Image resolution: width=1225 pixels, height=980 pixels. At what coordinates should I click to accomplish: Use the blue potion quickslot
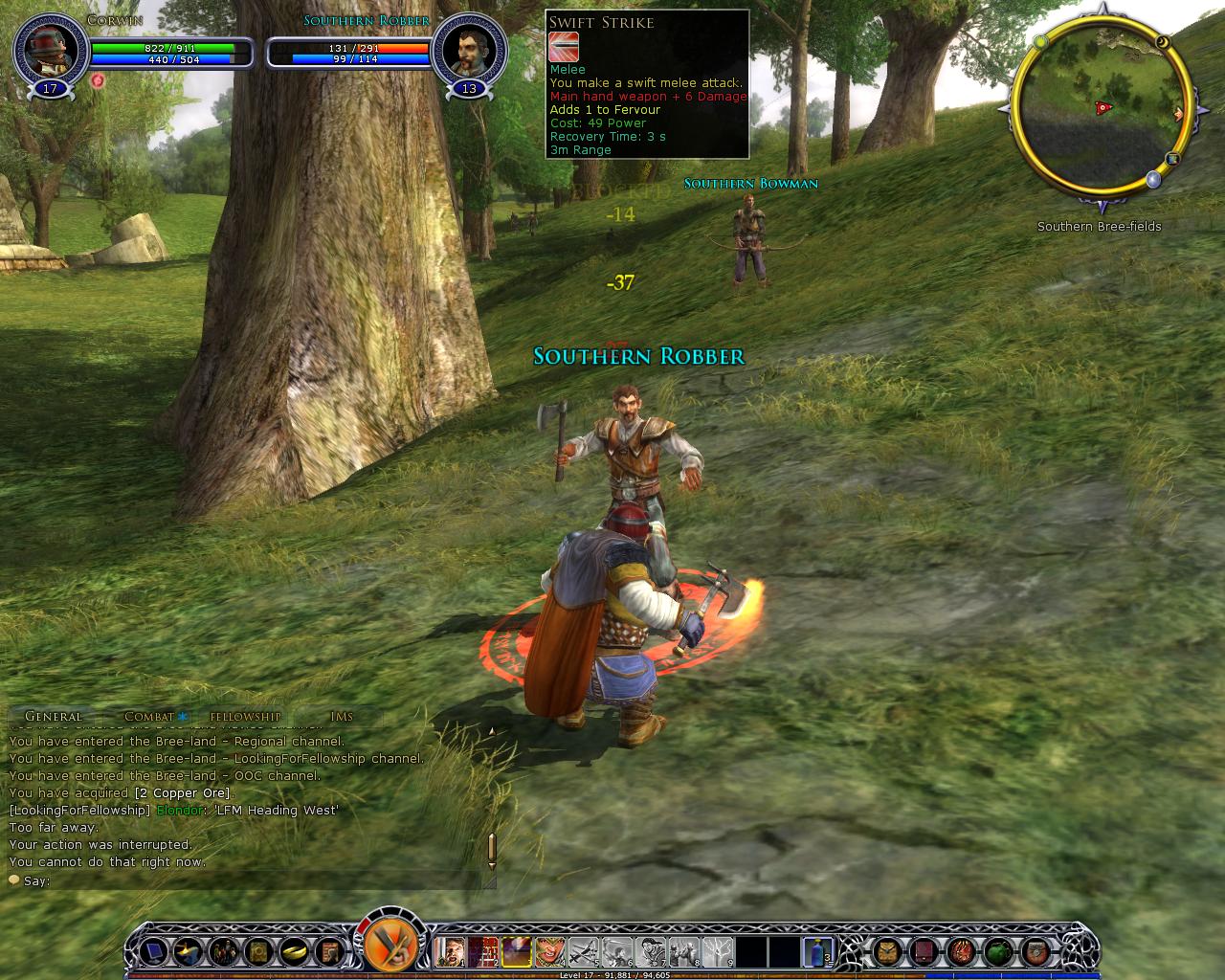[x=817, y=951]
